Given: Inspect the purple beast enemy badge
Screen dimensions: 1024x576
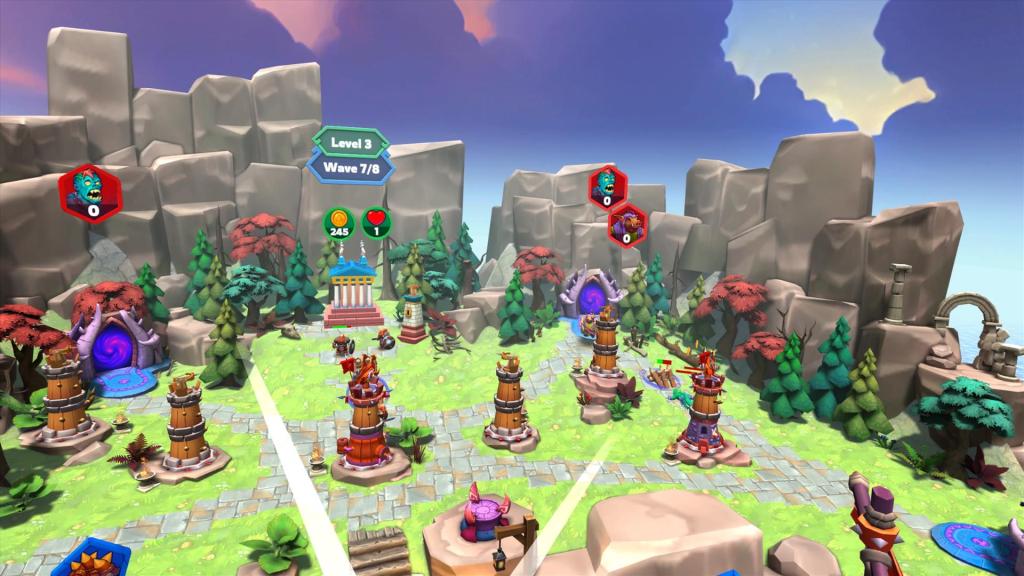Looking at the screenshot, I should click(627, 223).
